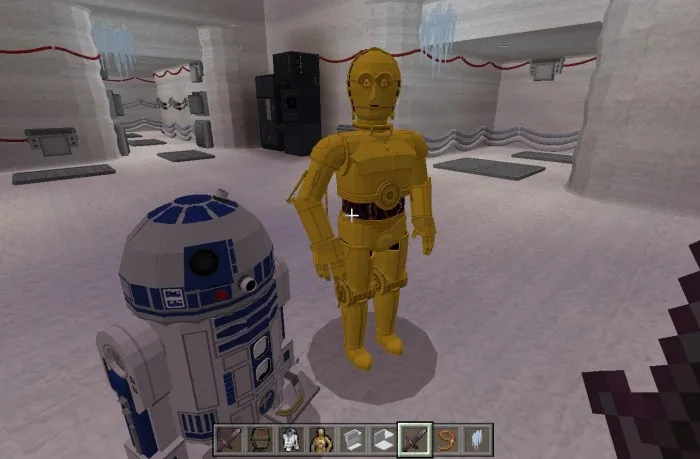Click the highlighted dark sword slot

pyautogui.click(x=414, y=439)
